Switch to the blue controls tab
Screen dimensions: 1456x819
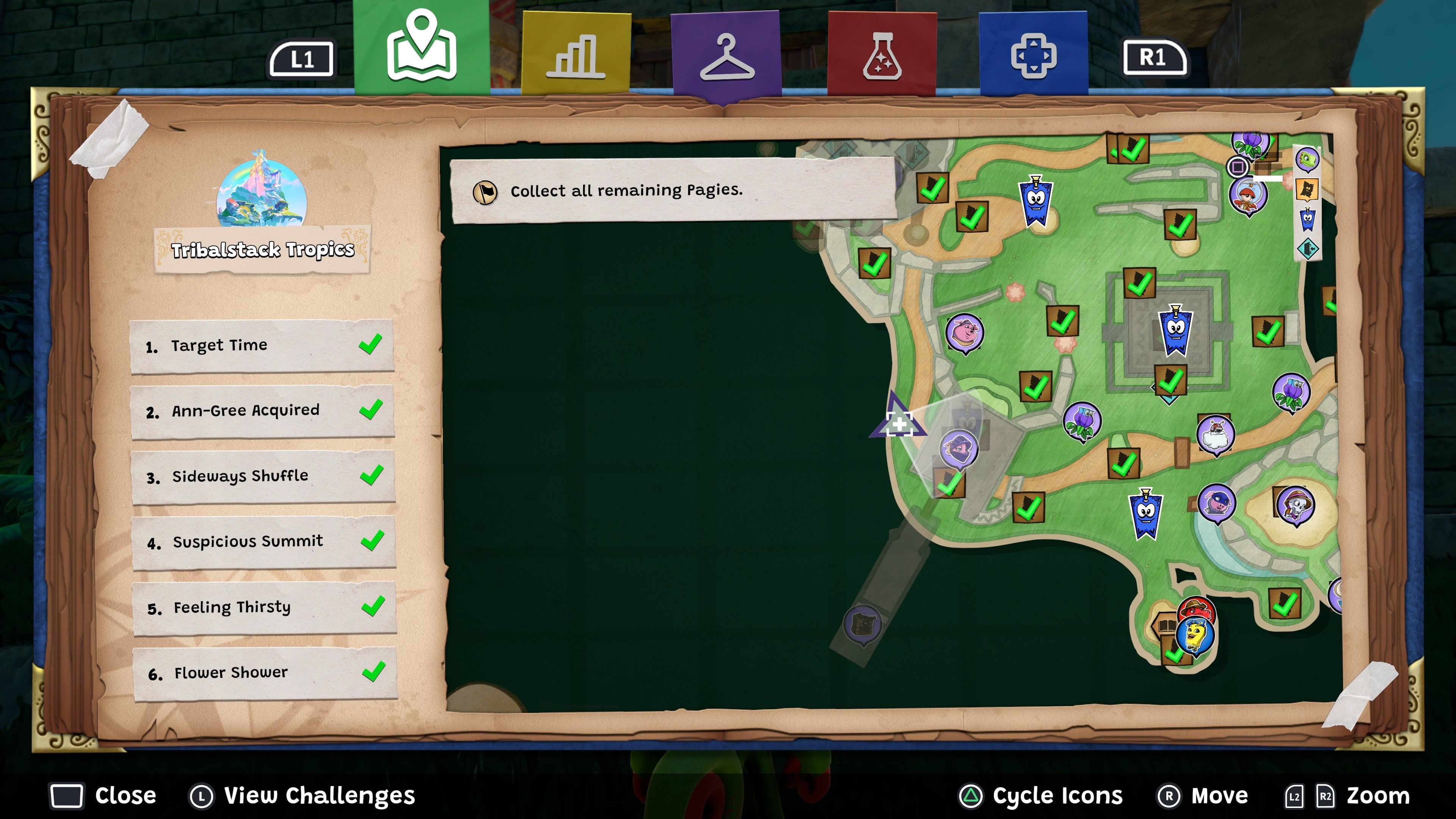(1033, 55)
